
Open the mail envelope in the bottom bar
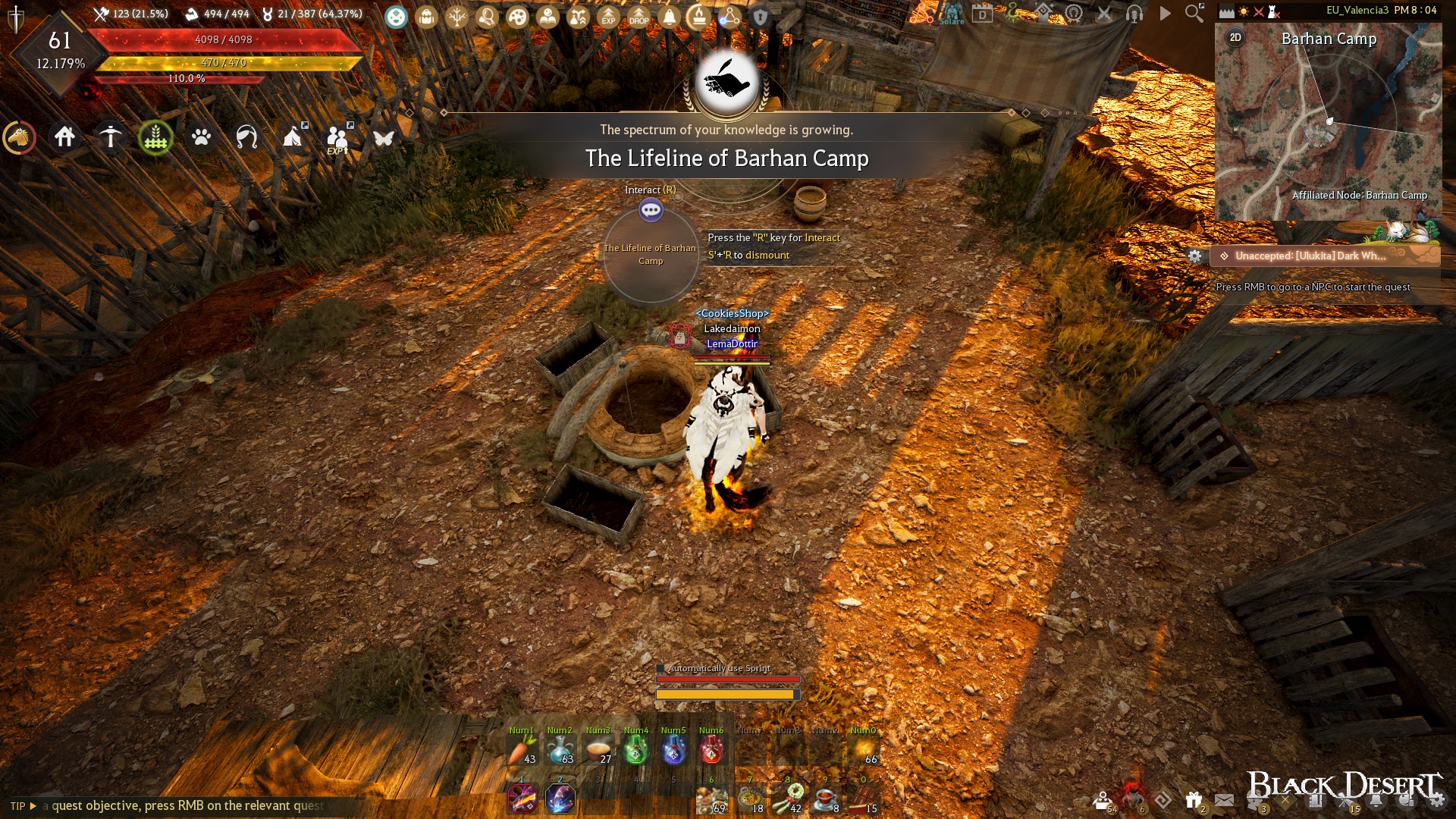(x=1224, y=800)
